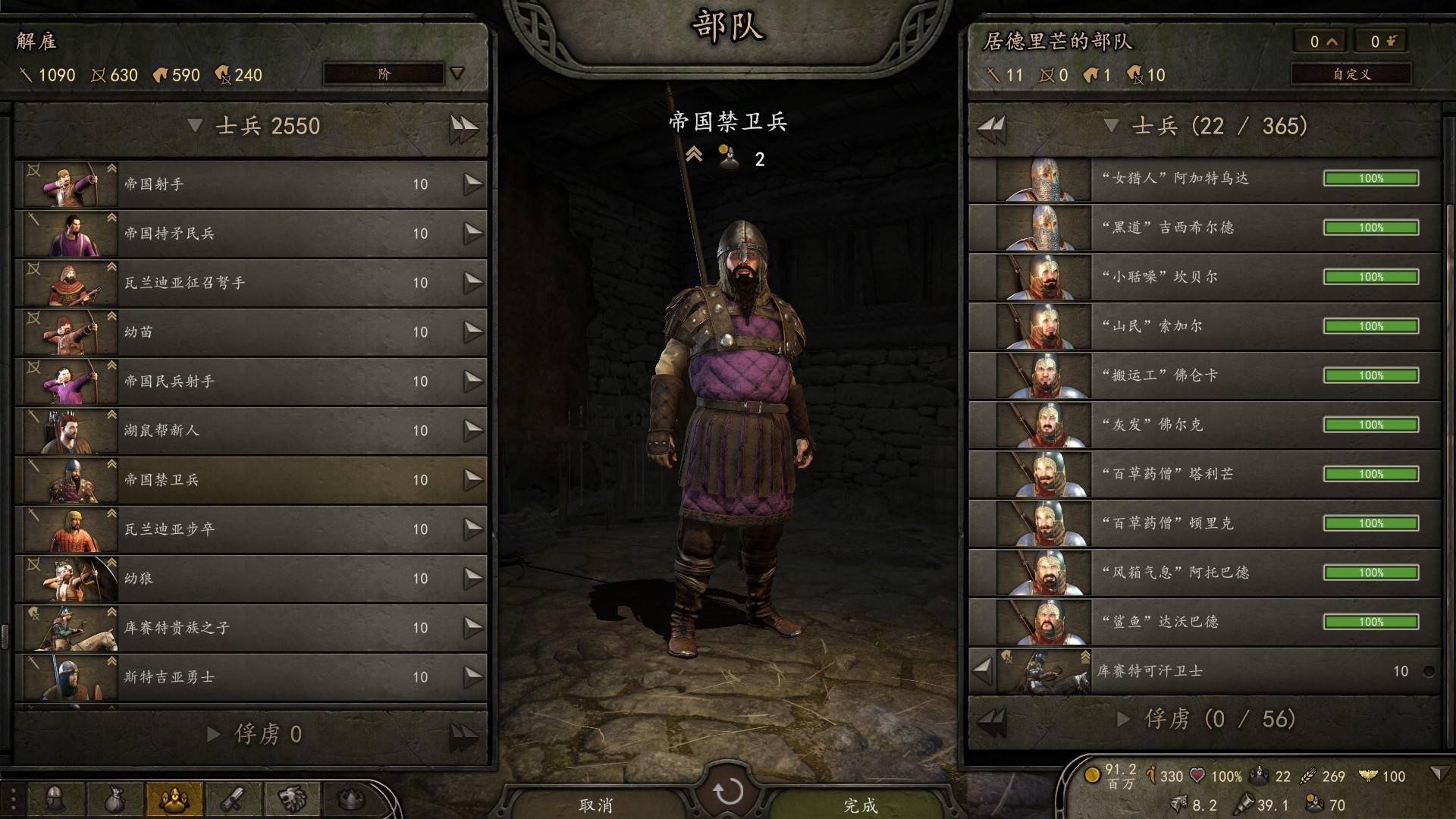Select the 湖鼠帮新人 troop row
The image size is (1456, 819).
click(x=250, y=431)
